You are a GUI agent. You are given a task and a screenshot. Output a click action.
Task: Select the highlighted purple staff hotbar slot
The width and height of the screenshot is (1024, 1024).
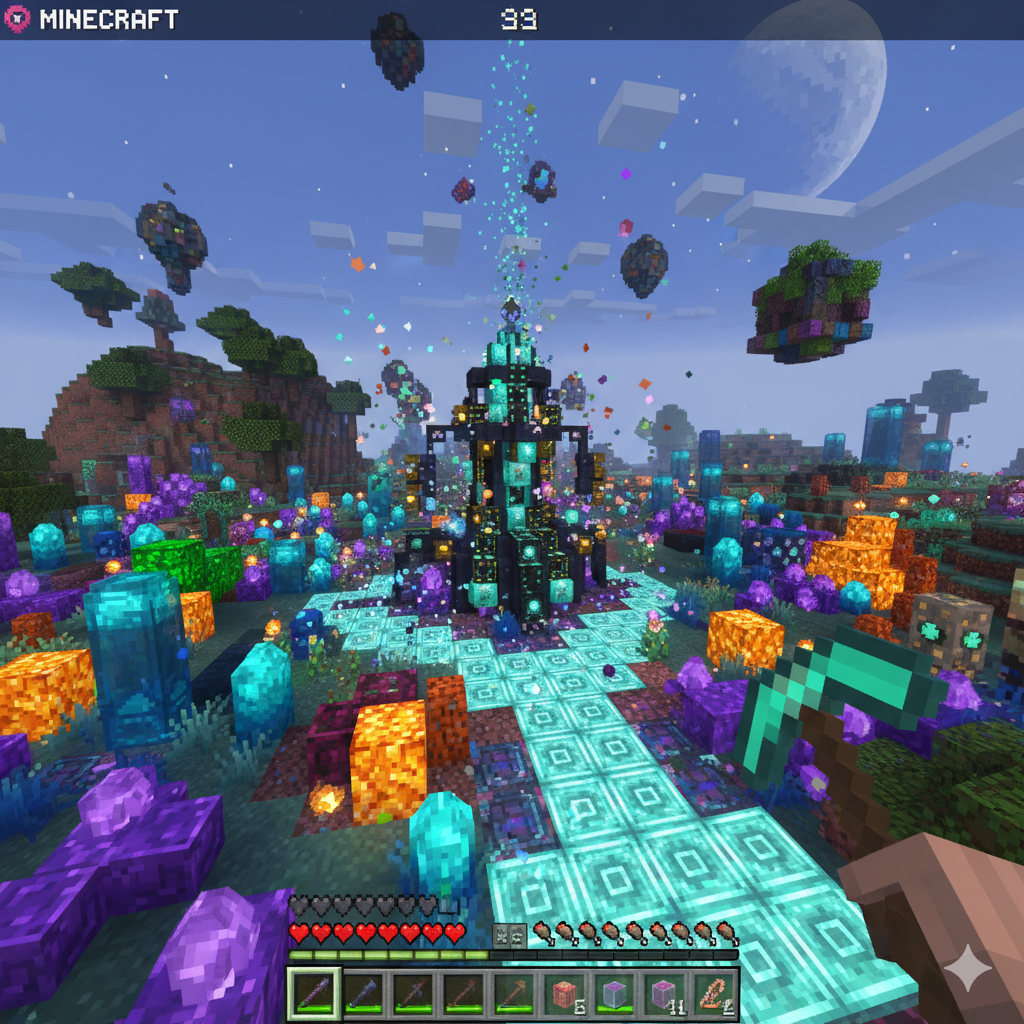click(x=313, y=994)
